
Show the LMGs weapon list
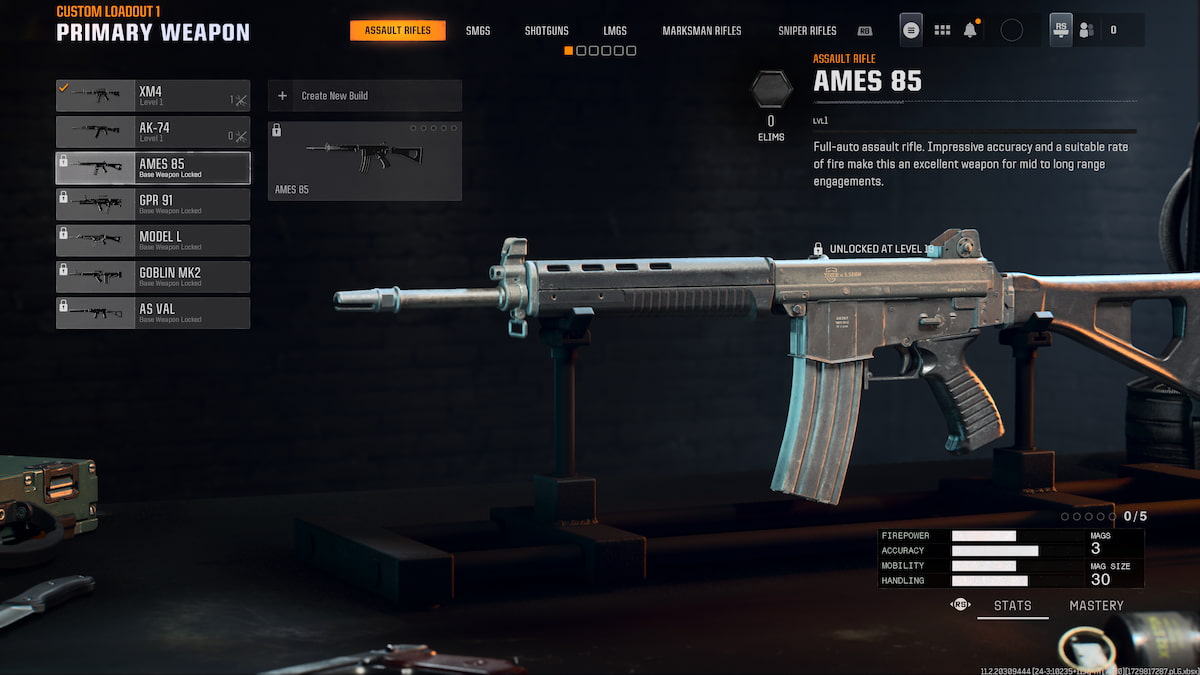click(615, 31)
